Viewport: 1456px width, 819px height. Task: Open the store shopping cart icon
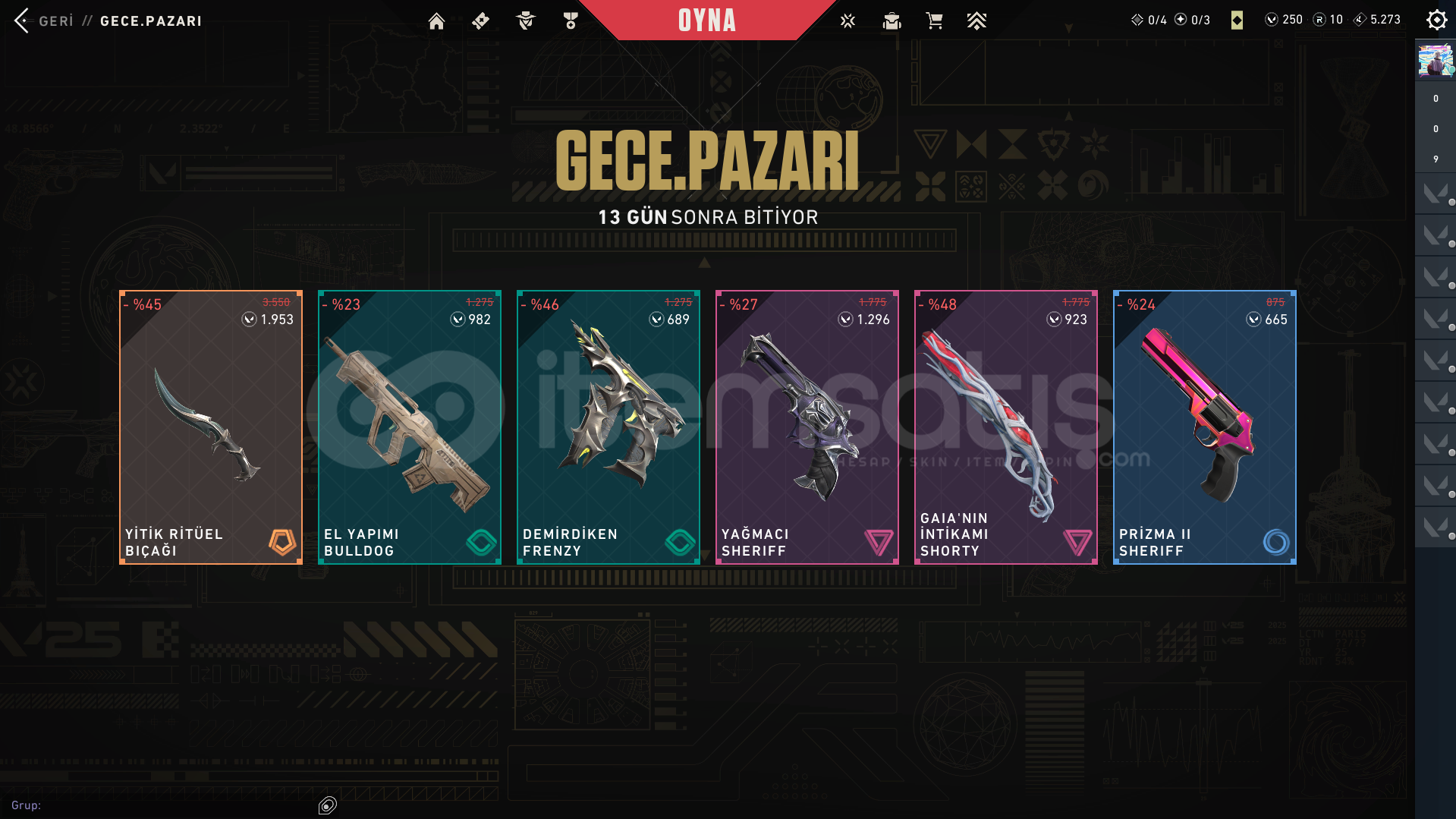coord(934,21)
